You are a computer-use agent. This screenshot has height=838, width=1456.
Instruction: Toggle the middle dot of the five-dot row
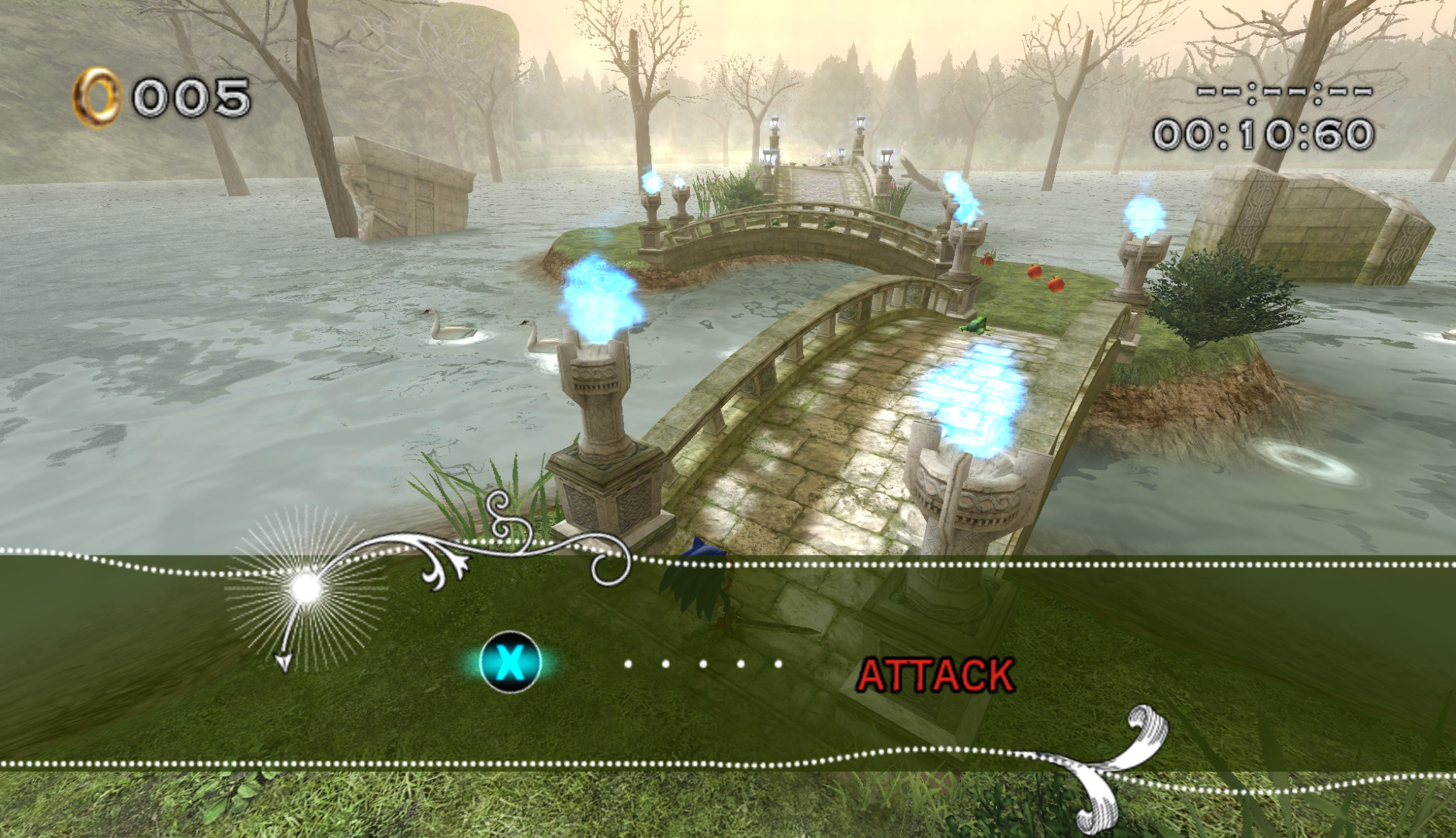703,663
